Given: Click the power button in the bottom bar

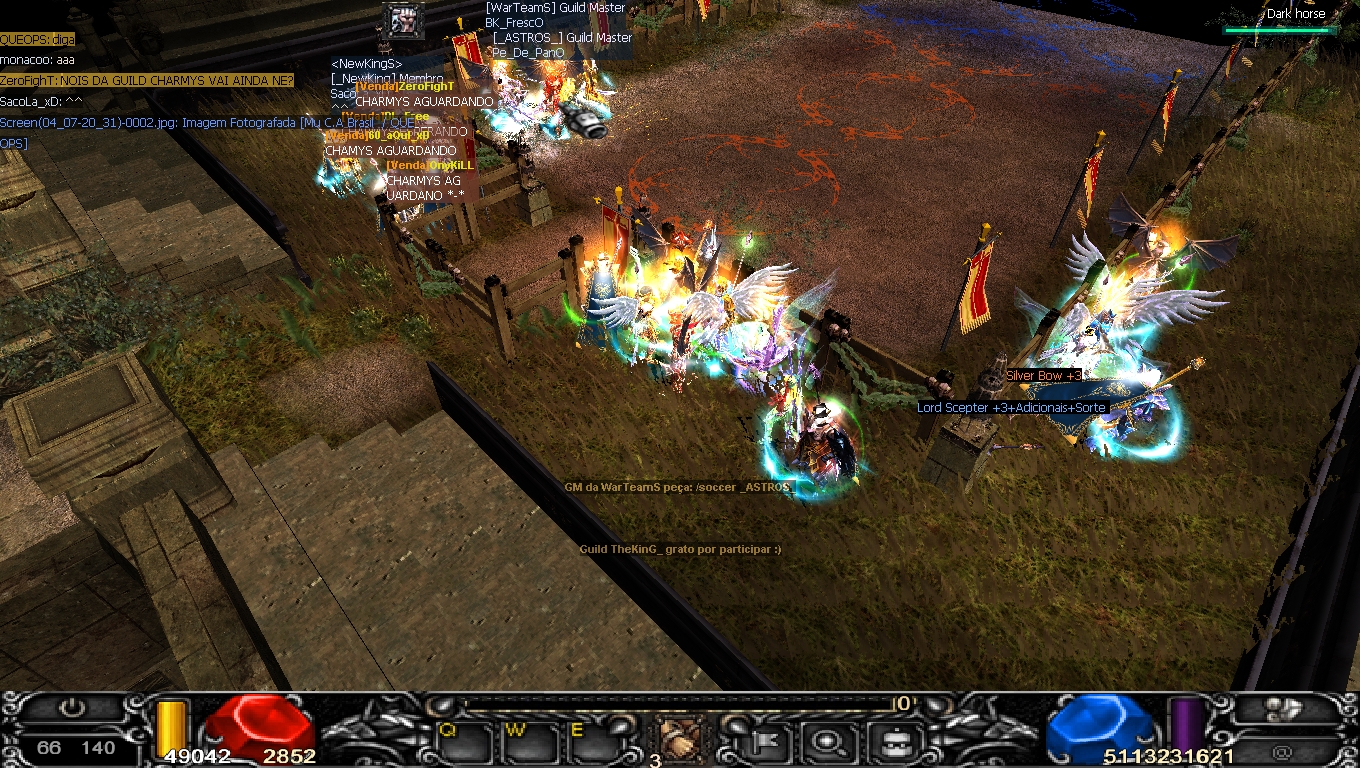Looking at the screenshot, I should point(72,709).
